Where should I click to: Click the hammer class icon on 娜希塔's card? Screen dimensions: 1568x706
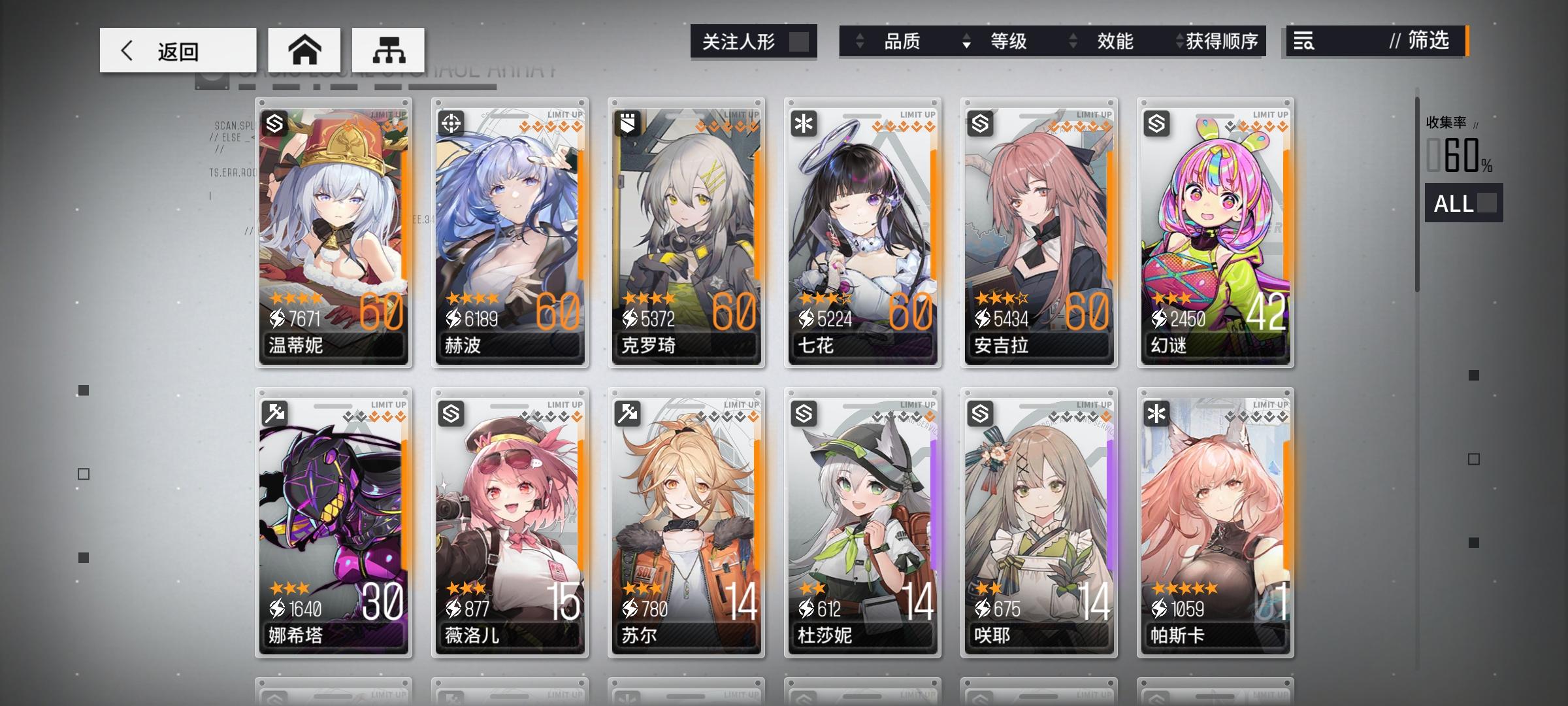(276, 413)
